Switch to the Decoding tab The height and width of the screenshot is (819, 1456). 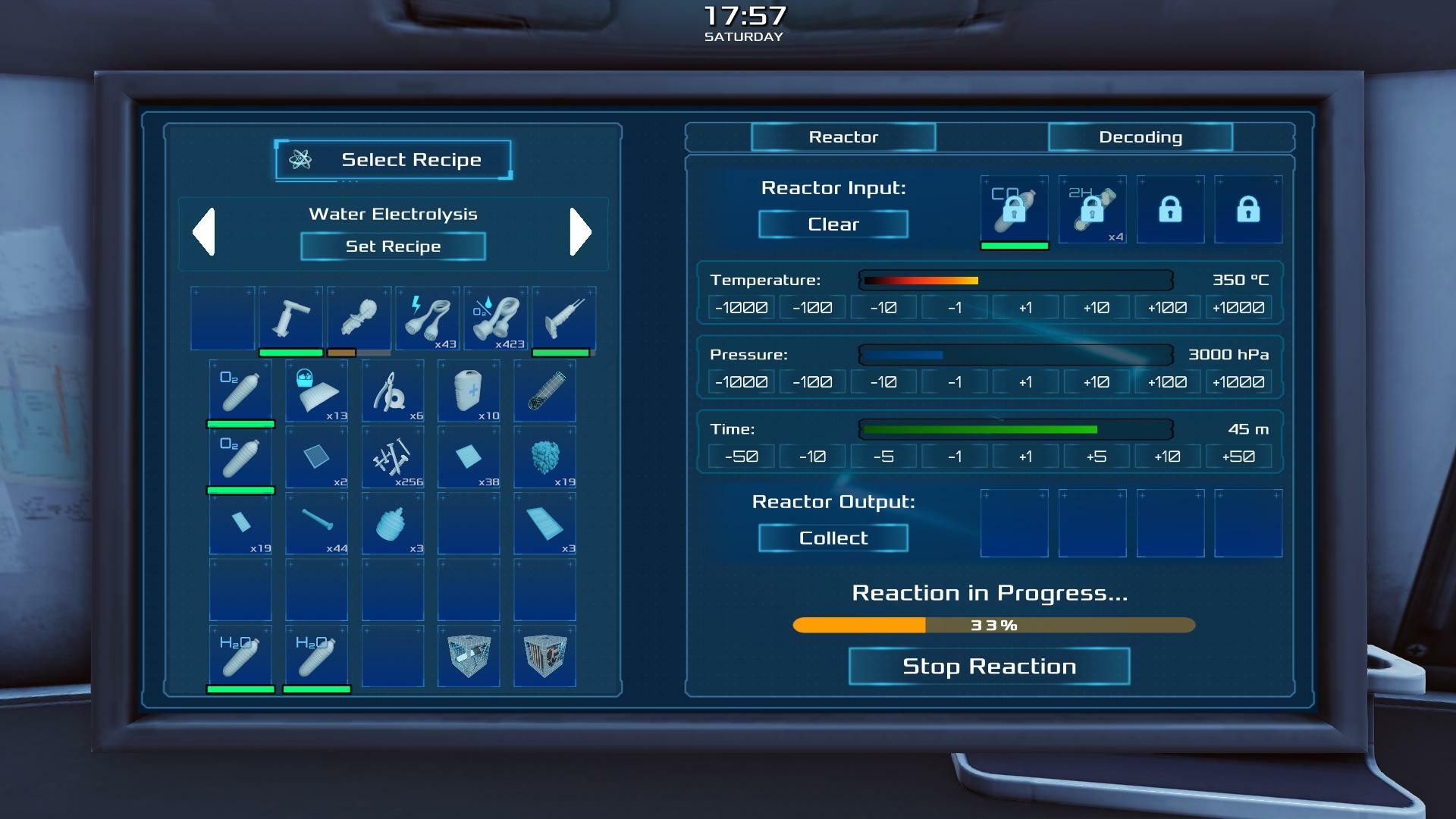[x=1140, y=137]
